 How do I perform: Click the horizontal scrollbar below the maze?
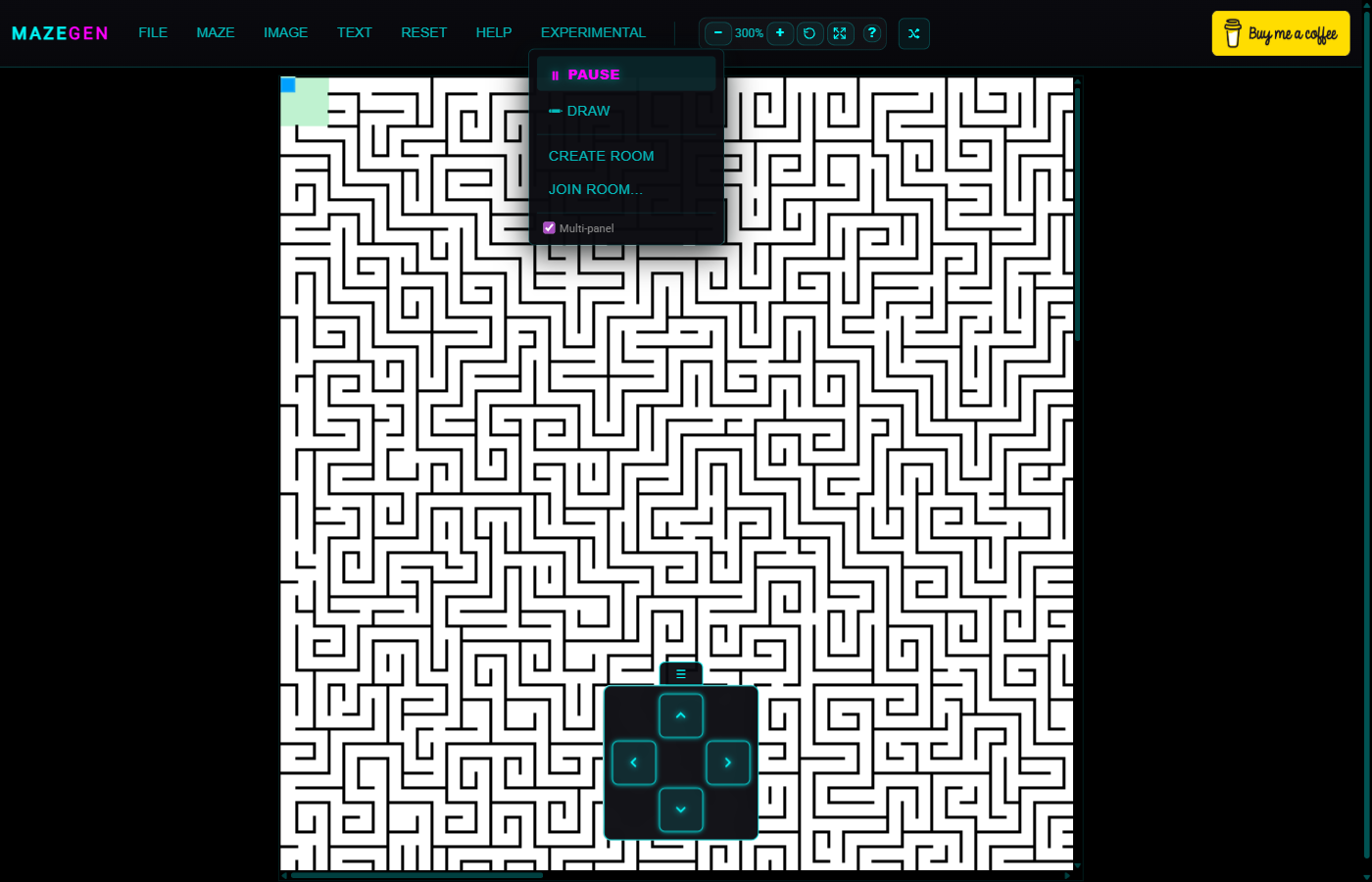[x=412, y=873]
